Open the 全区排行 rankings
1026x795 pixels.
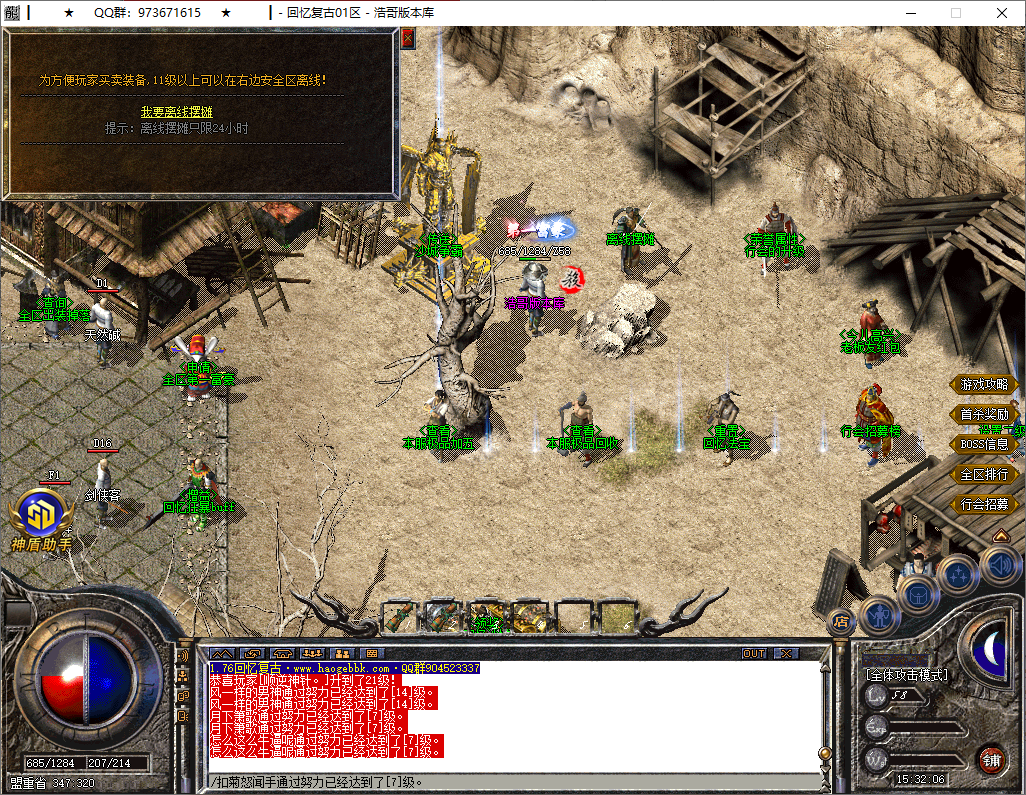984,474
